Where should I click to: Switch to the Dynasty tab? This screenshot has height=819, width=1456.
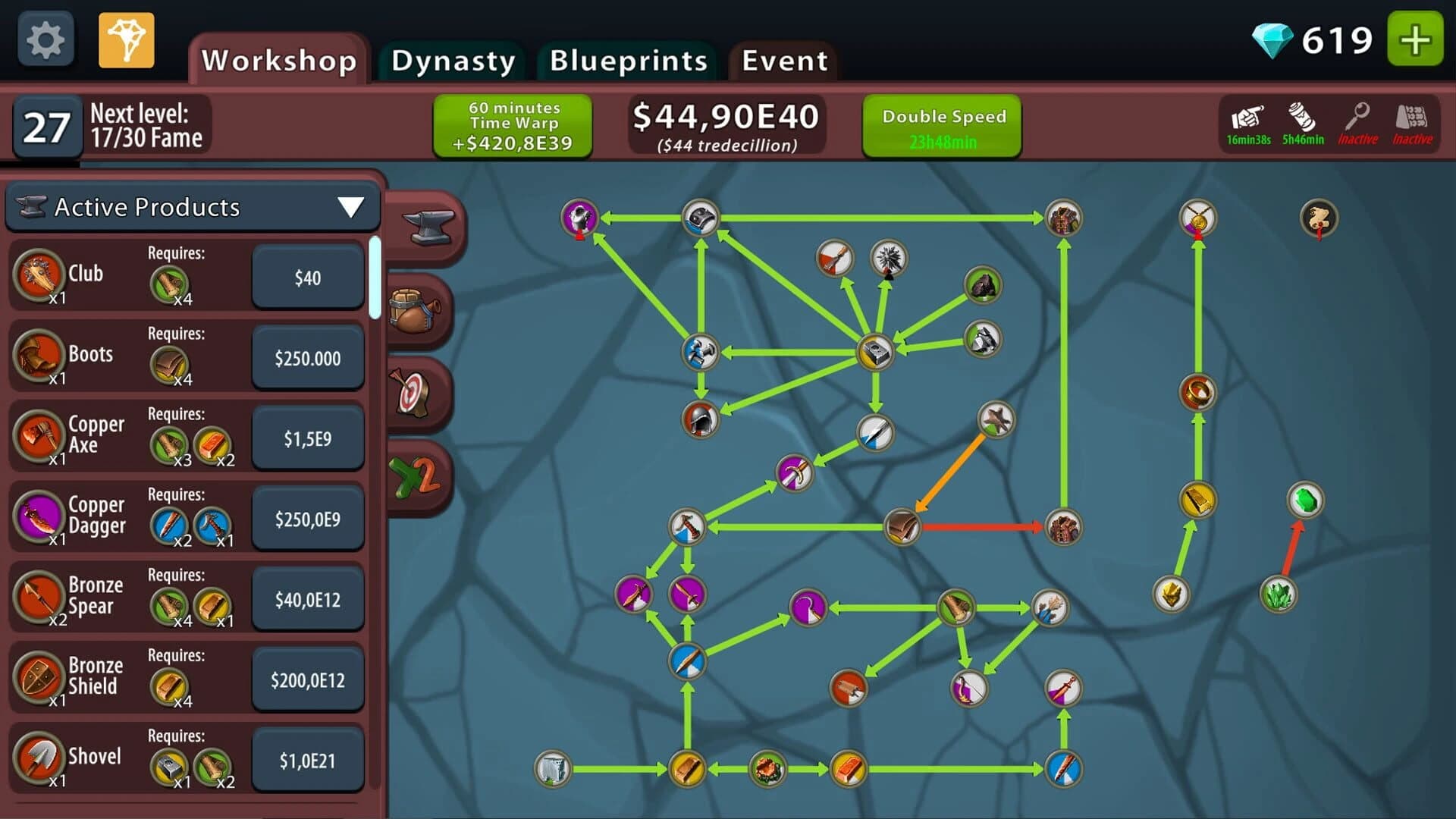coord(452,61)
